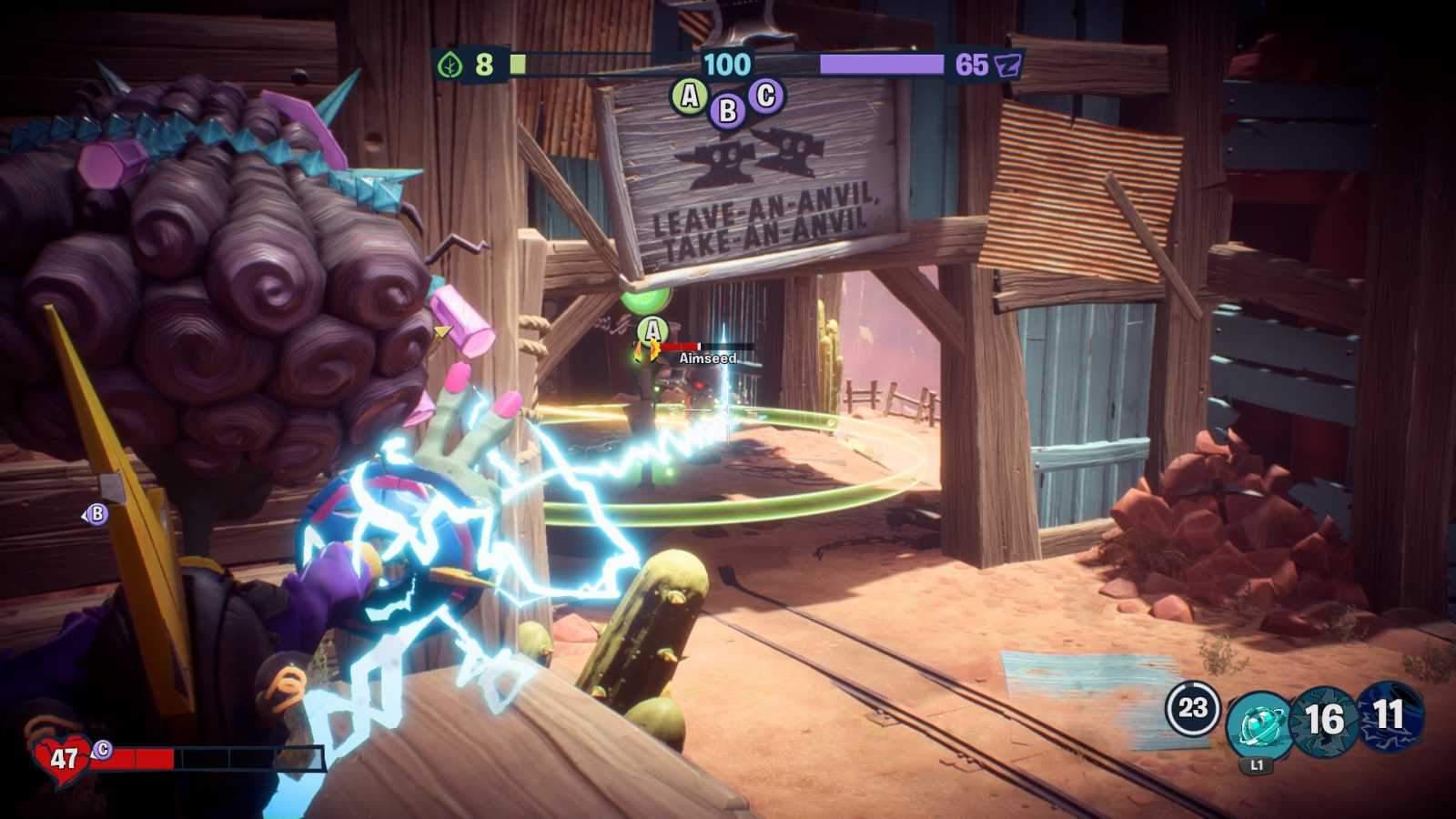Click the objective A marker above Aimseed
Image resolution: width=1456 pixels, height=819 pixels.
point(652,331)
